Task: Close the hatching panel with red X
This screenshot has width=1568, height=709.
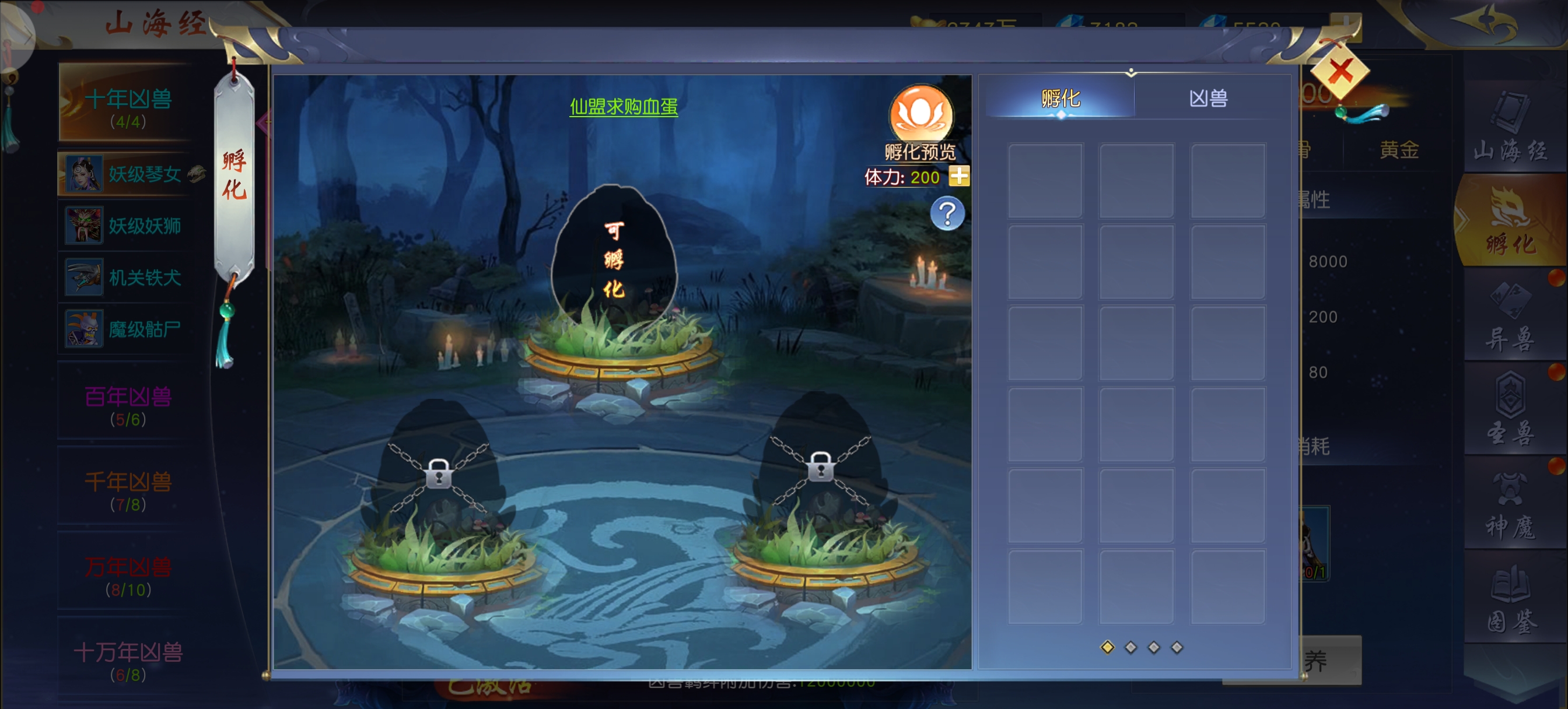Action: tap(1340, 73)
